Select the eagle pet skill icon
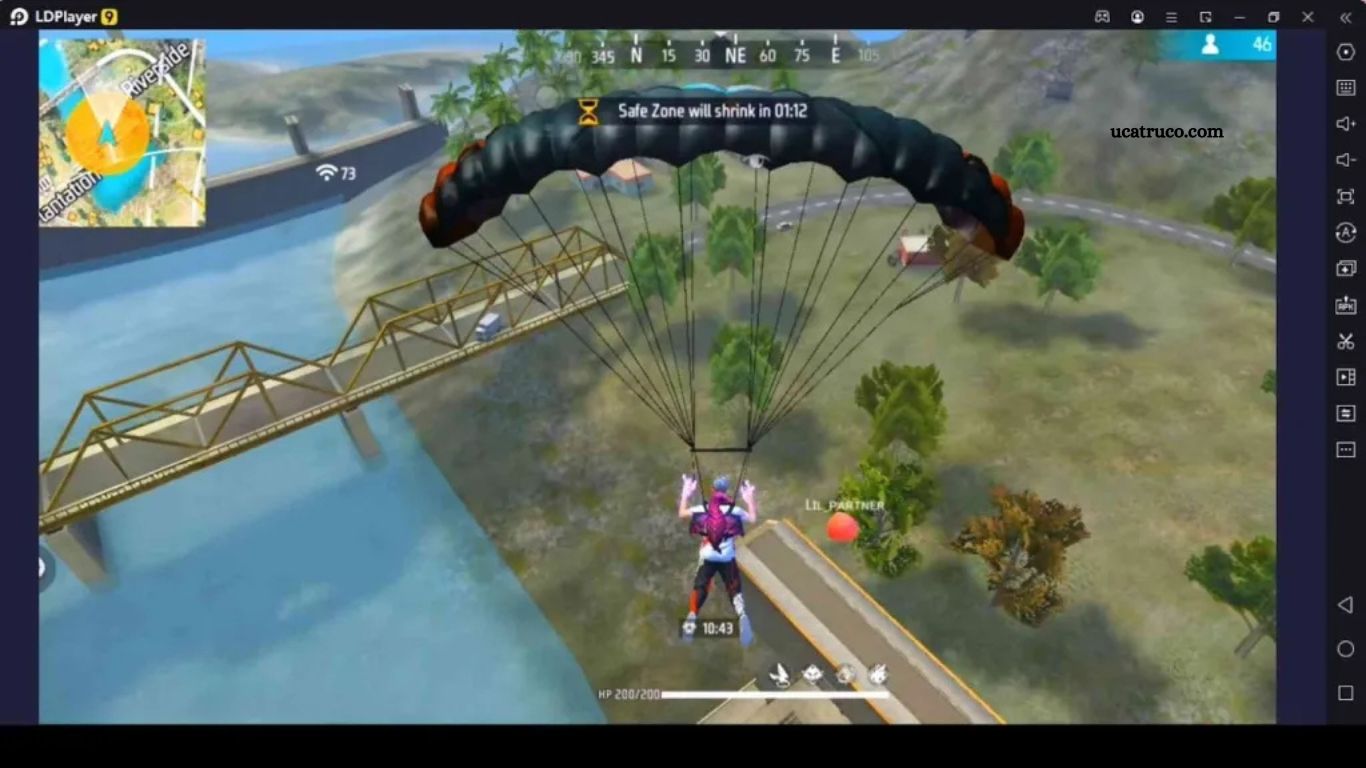 [780, 675]
